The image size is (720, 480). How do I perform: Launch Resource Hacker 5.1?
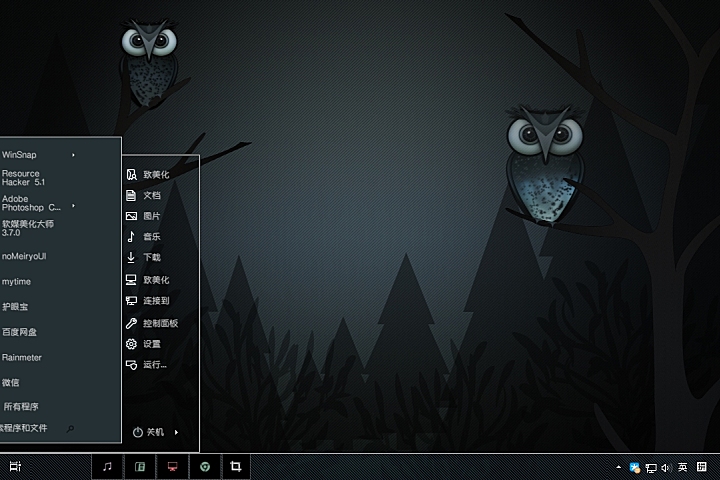[x=24, y=178]
